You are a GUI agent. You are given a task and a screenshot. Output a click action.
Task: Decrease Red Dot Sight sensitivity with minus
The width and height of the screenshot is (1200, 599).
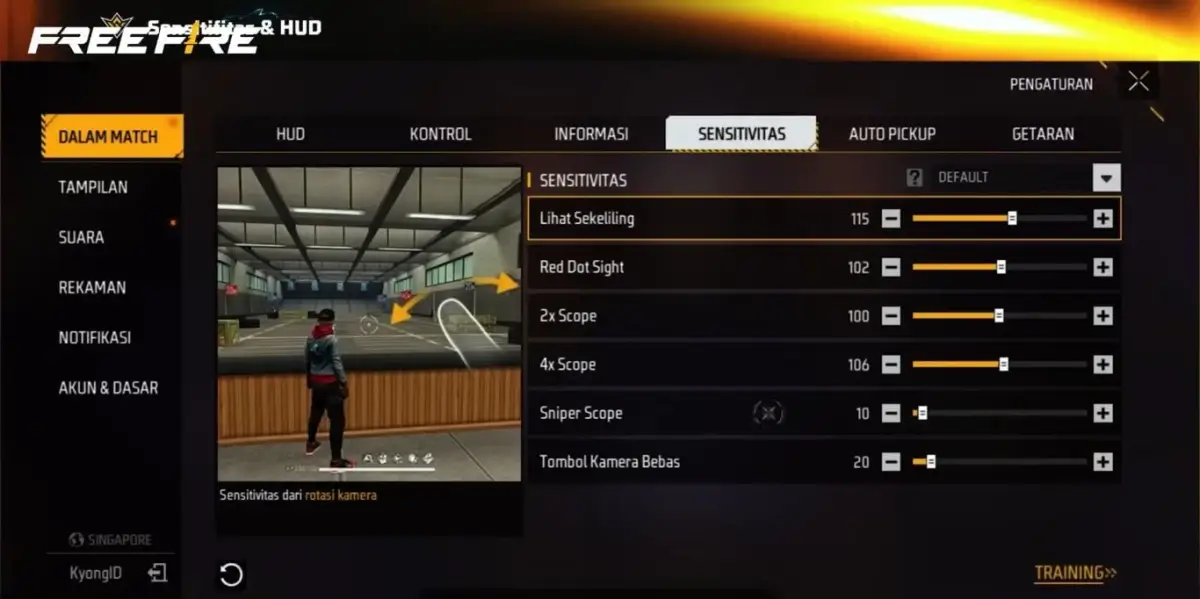pos(891,267)
